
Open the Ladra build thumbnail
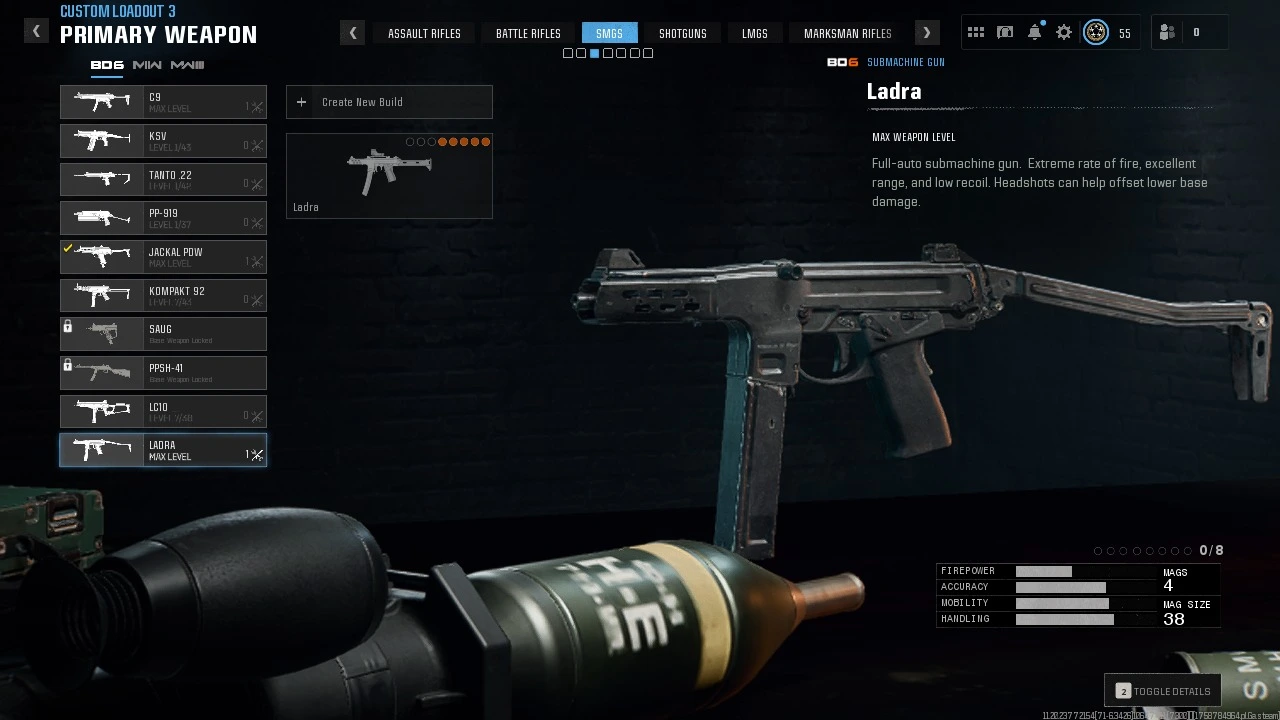click(x=389, y=176)
